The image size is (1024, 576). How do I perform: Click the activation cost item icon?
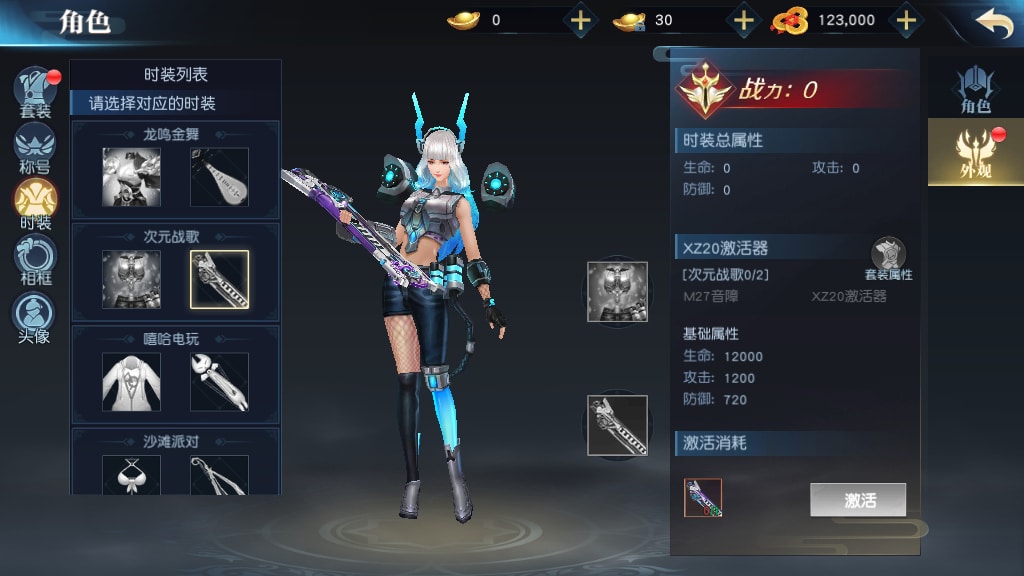(x=703, y=498)
